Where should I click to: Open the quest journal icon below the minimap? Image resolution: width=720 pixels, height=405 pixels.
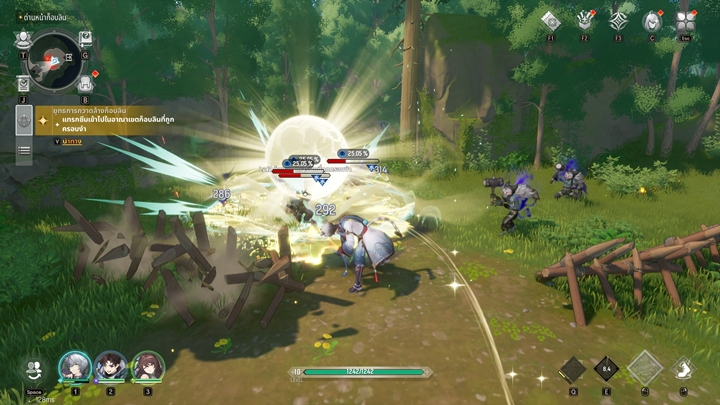[23, 84]
